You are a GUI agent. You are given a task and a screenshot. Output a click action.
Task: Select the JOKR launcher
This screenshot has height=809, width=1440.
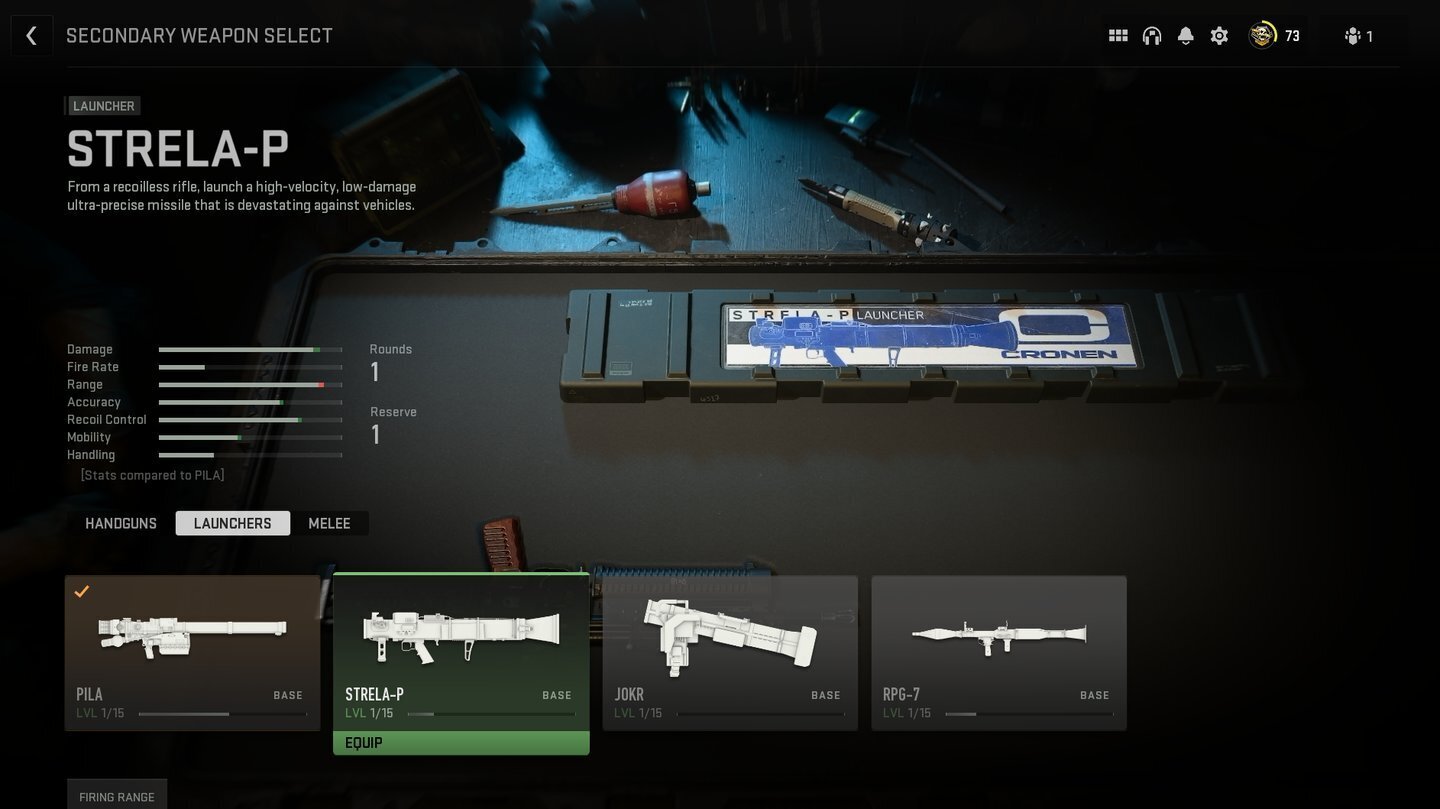click(730, 650)
